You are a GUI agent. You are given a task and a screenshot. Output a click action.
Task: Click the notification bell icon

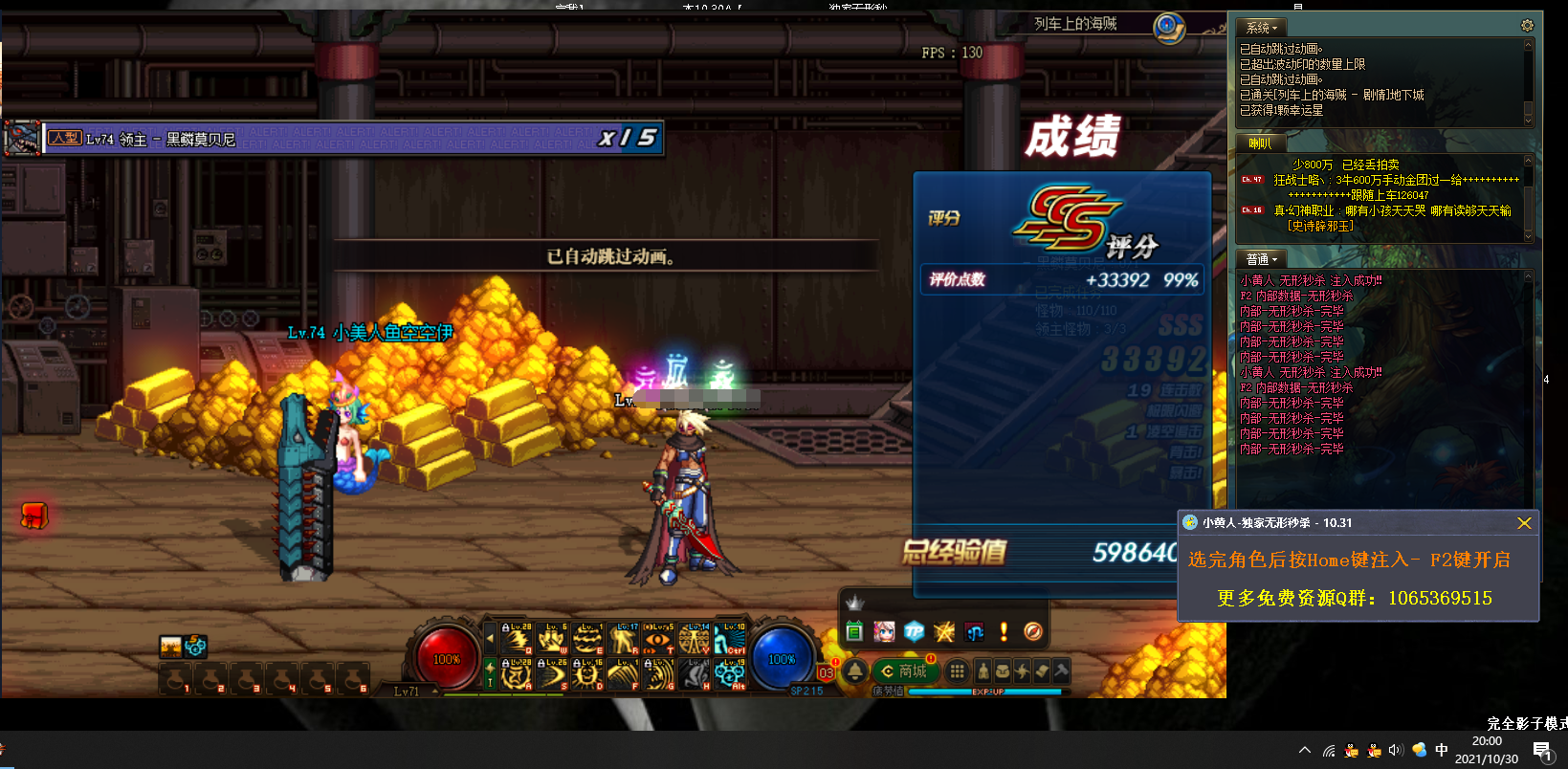[x=854, y=670]
